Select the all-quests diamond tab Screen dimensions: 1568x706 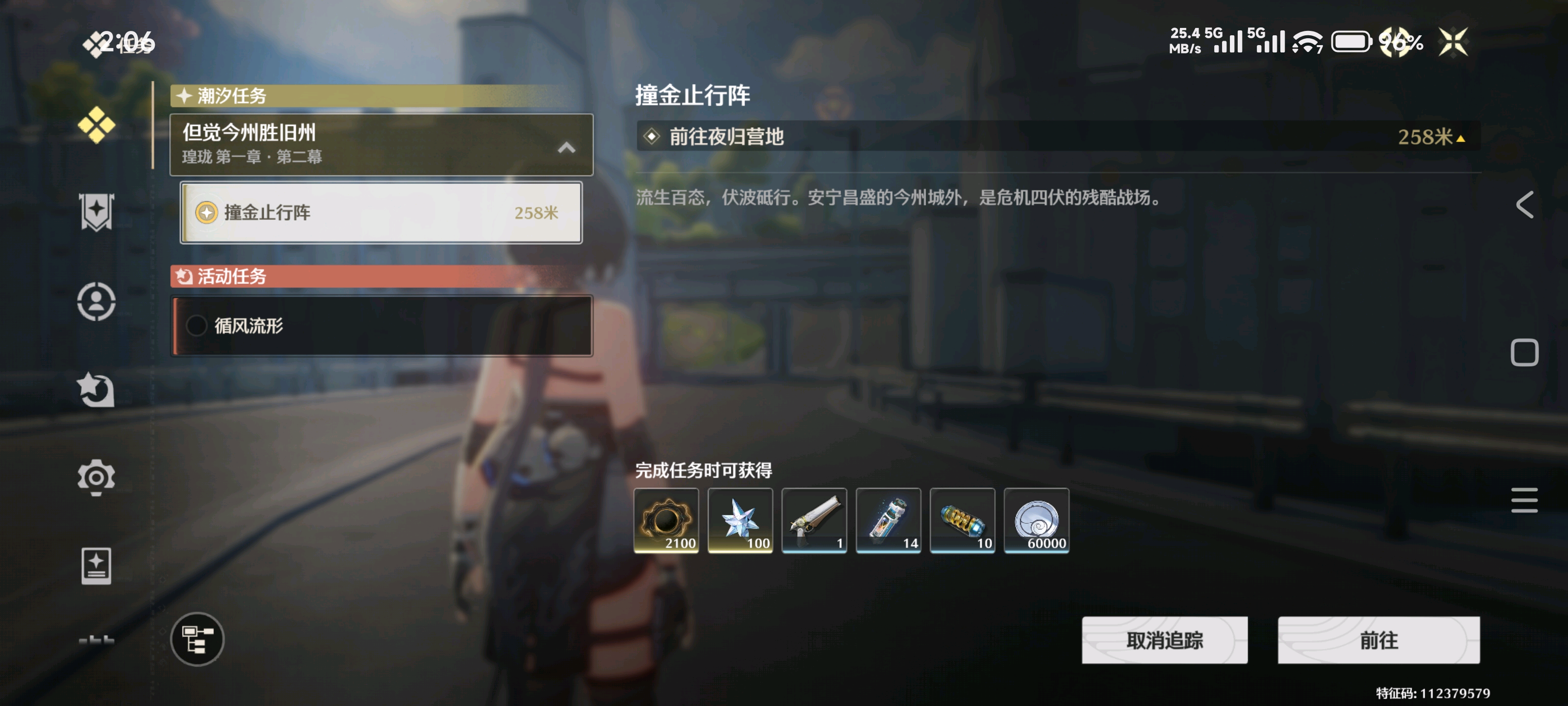(96, 125)
